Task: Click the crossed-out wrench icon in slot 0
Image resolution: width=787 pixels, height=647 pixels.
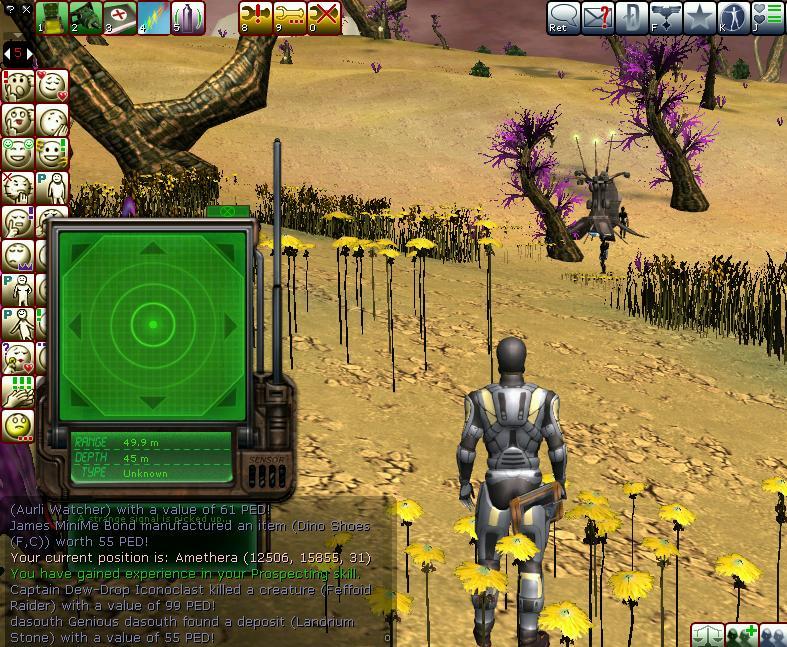Action: click(324, 17)
